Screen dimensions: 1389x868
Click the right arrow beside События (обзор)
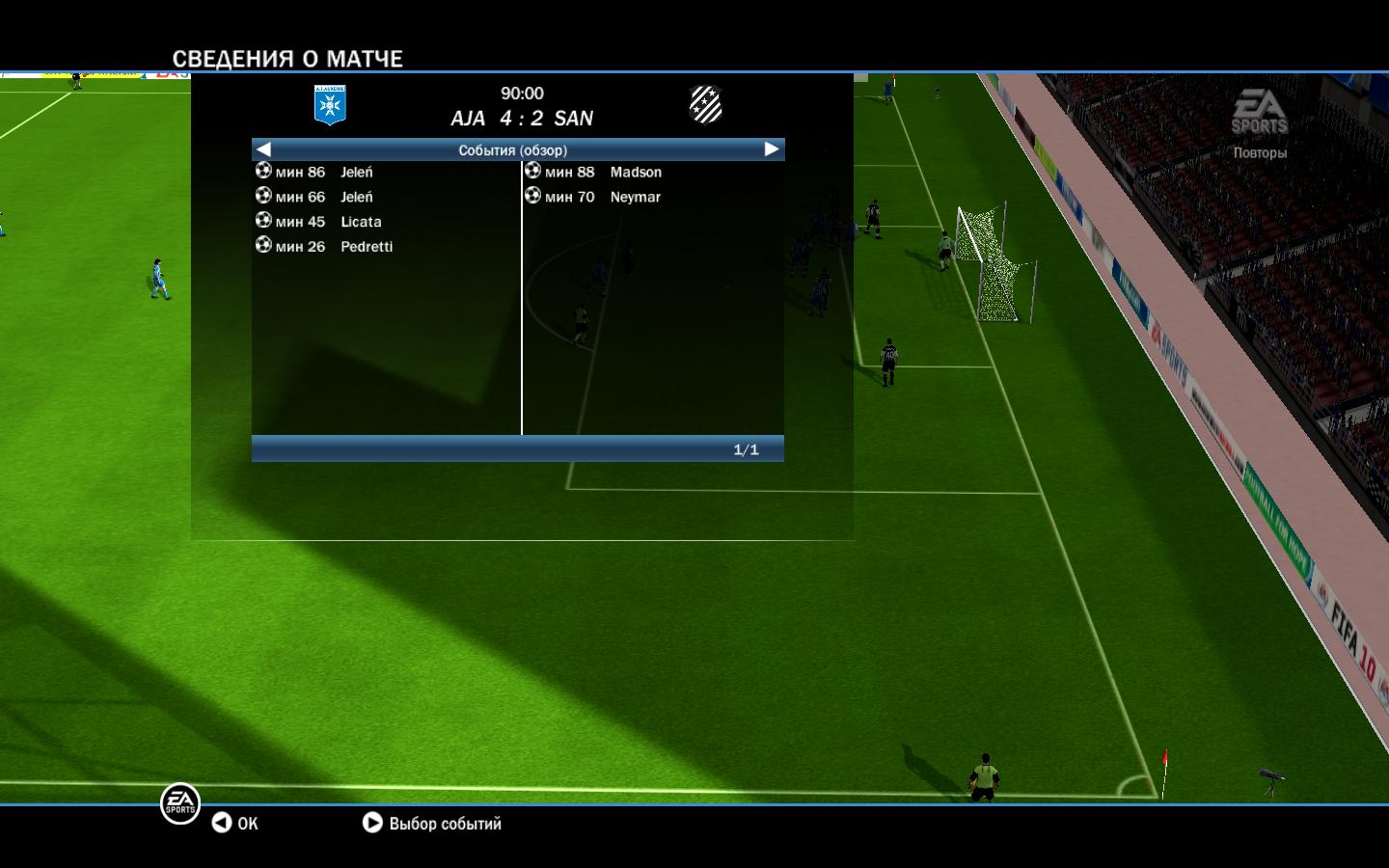tap(772, 149)
